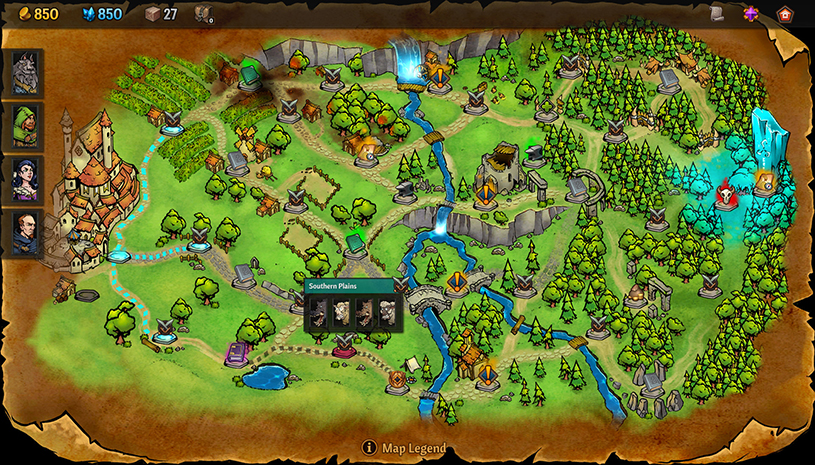Select the exclamation marker at the ruined tower

point(487,194)
